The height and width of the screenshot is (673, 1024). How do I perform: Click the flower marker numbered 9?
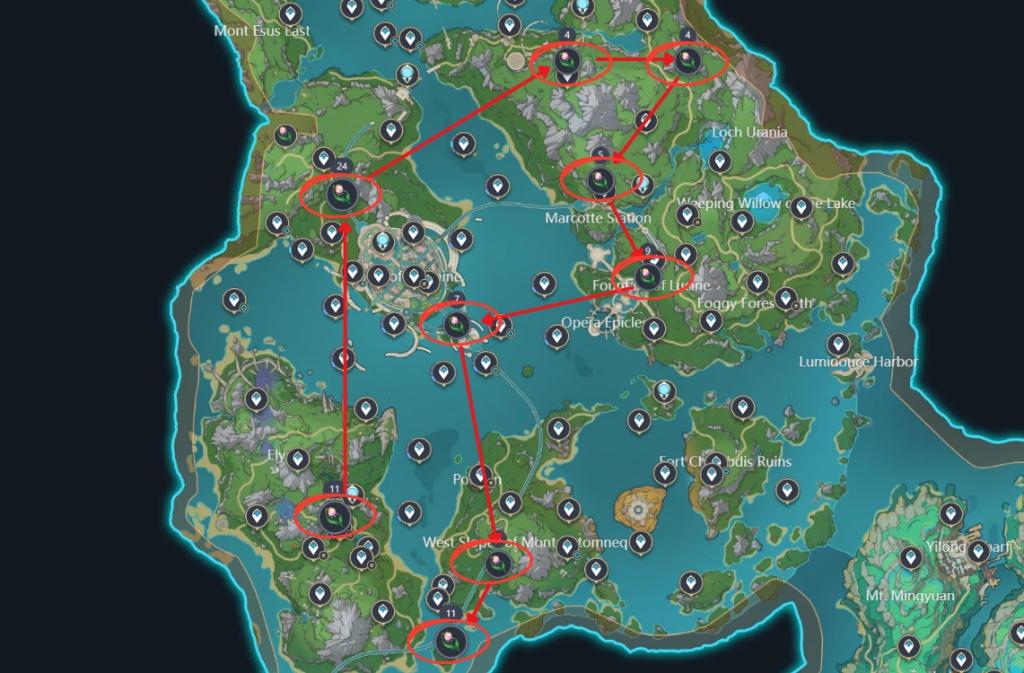pos(649,274)
